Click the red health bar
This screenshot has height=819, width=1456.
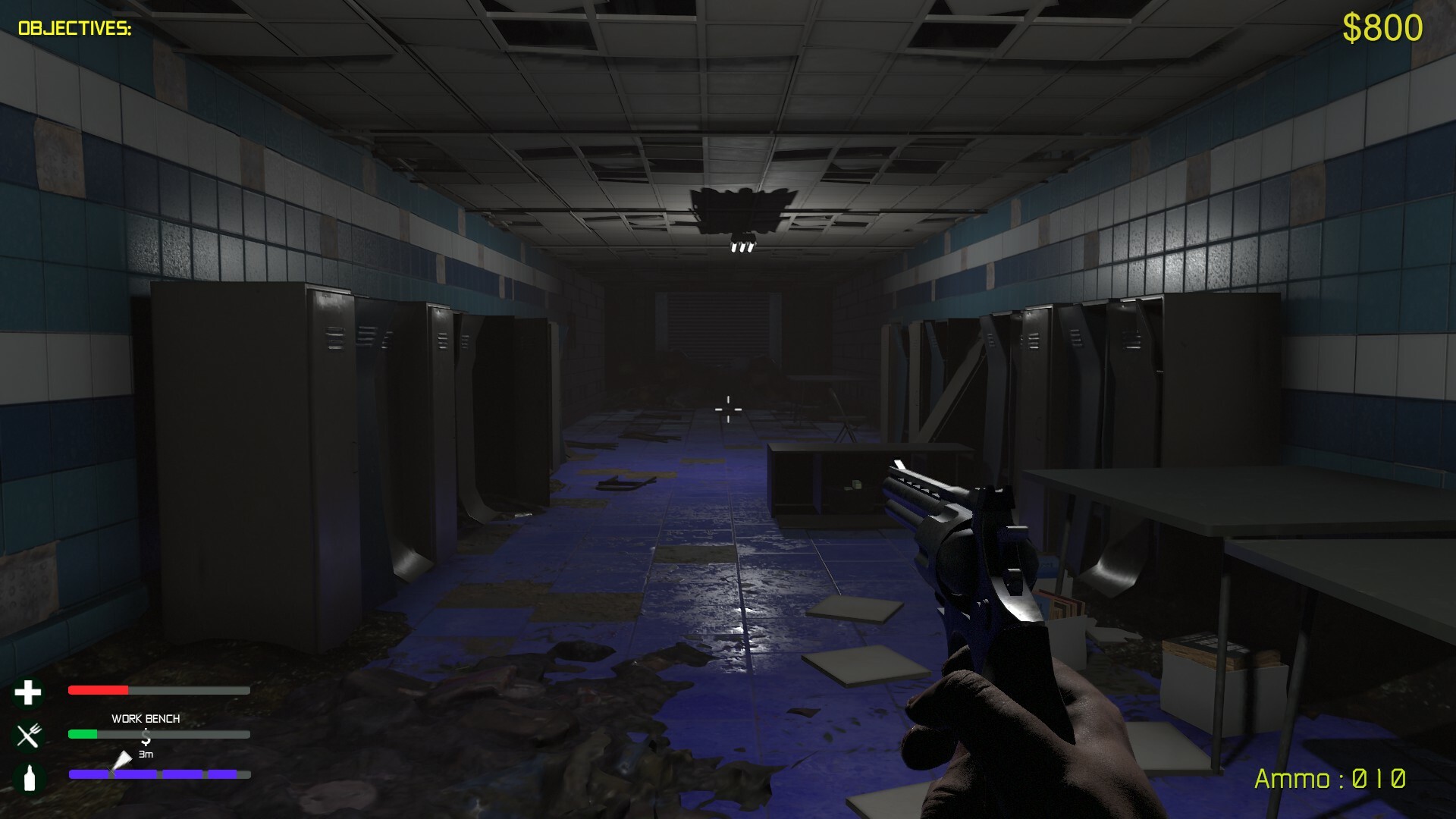coord(99,689)
